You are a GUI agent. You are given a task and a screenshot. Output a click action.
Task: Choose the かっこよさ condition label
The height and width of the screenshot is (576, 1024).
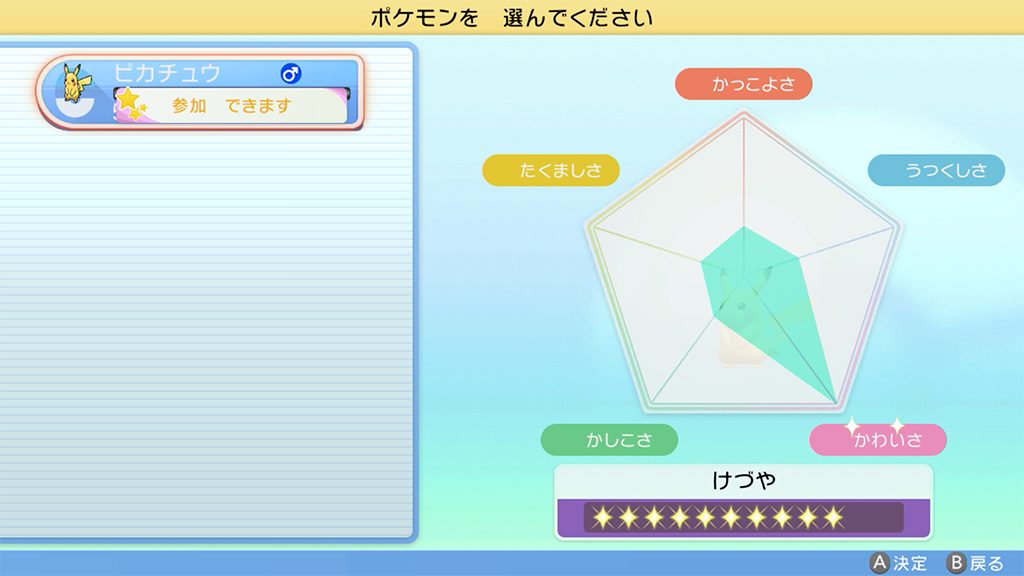pos(744,84)
